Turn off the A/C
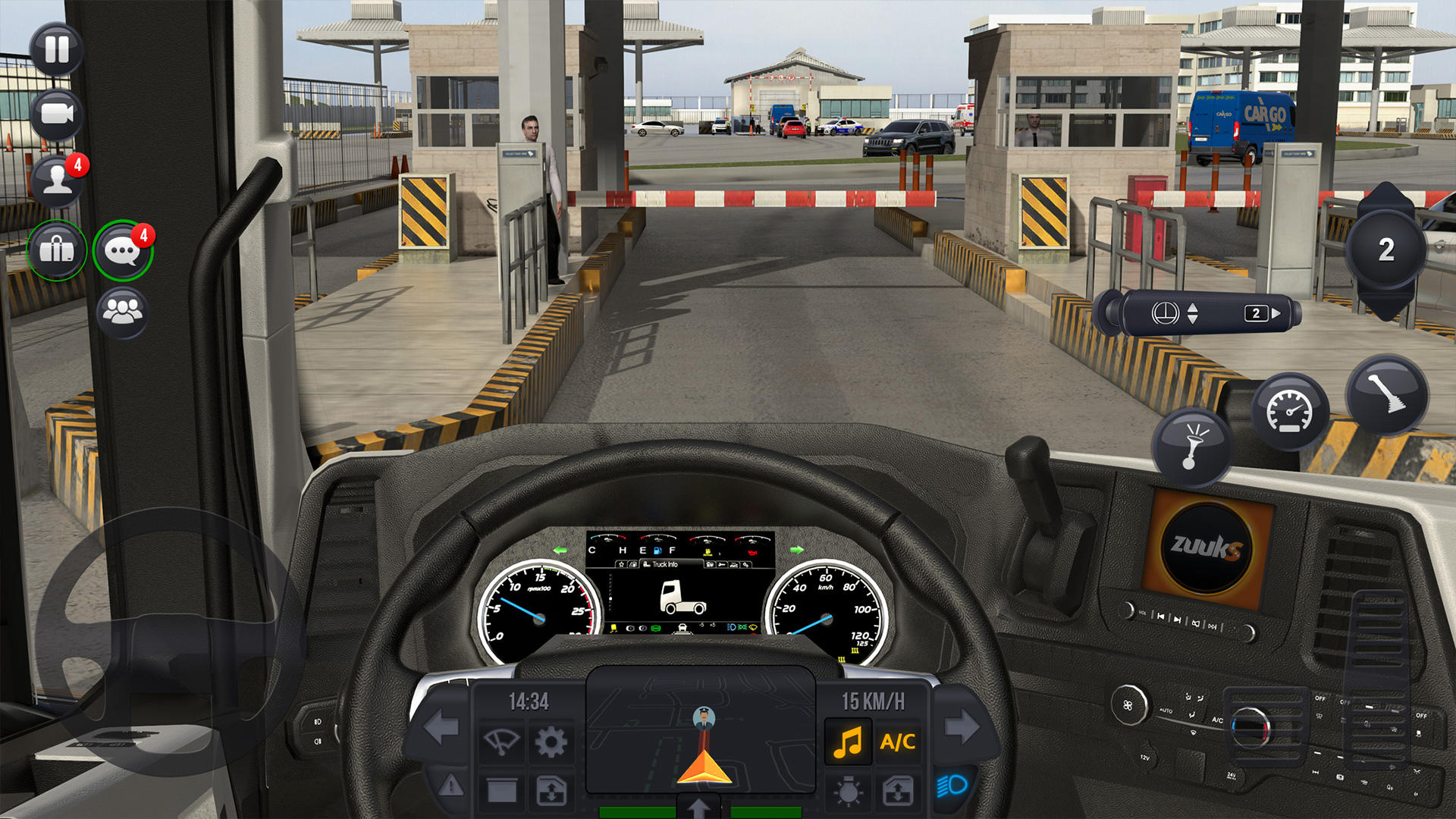 point(897,741)
